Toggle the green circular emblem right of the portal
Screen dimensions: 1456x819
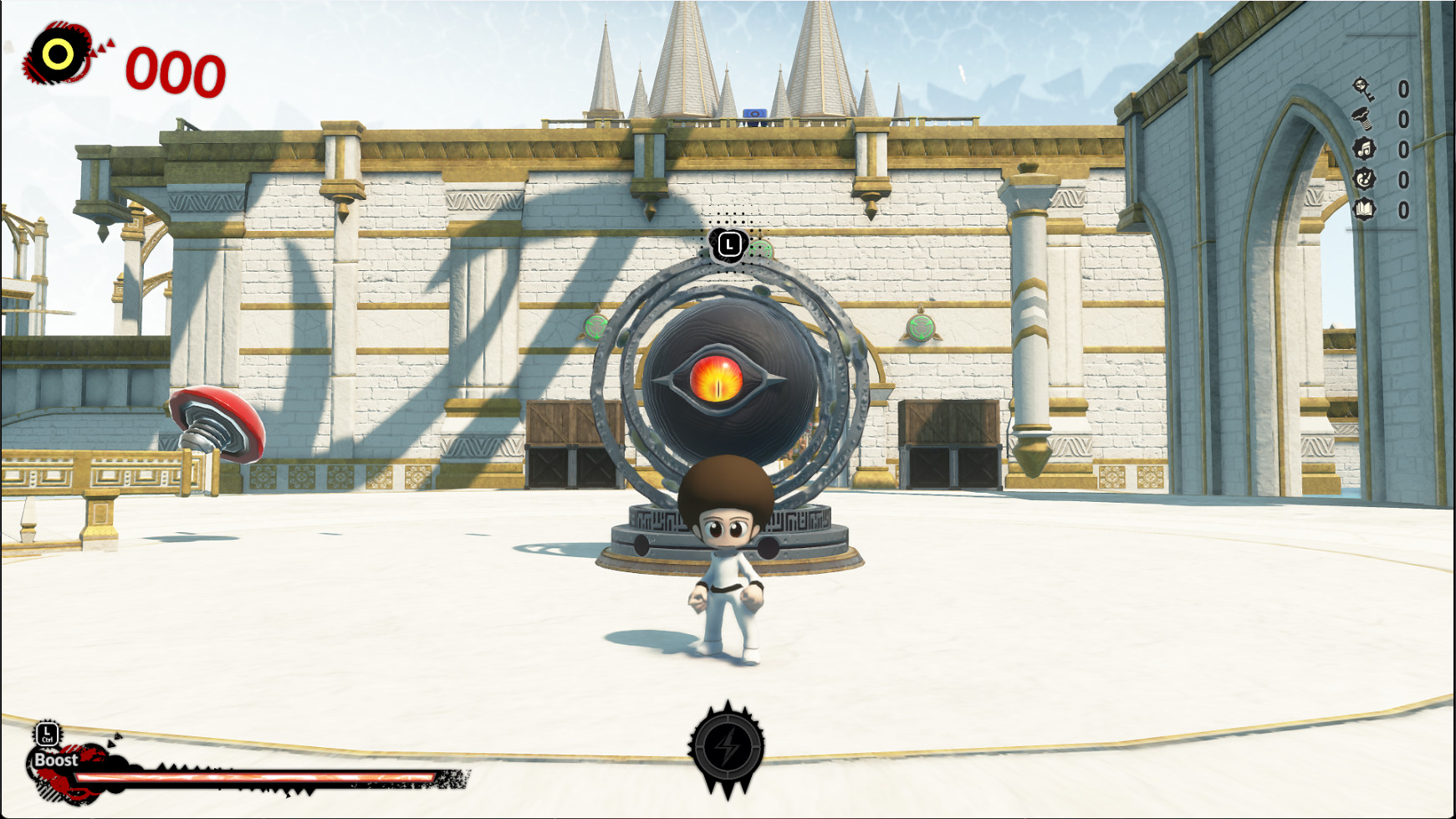pos(920,326)
